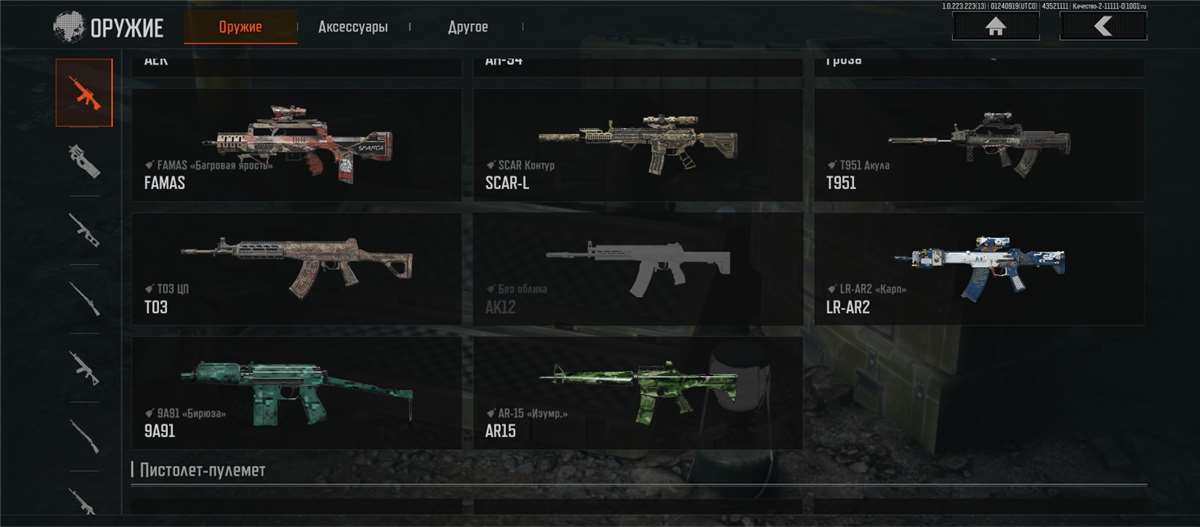Switch to the Аксессуары tab

pyautogui.click(x=352, y=27)
